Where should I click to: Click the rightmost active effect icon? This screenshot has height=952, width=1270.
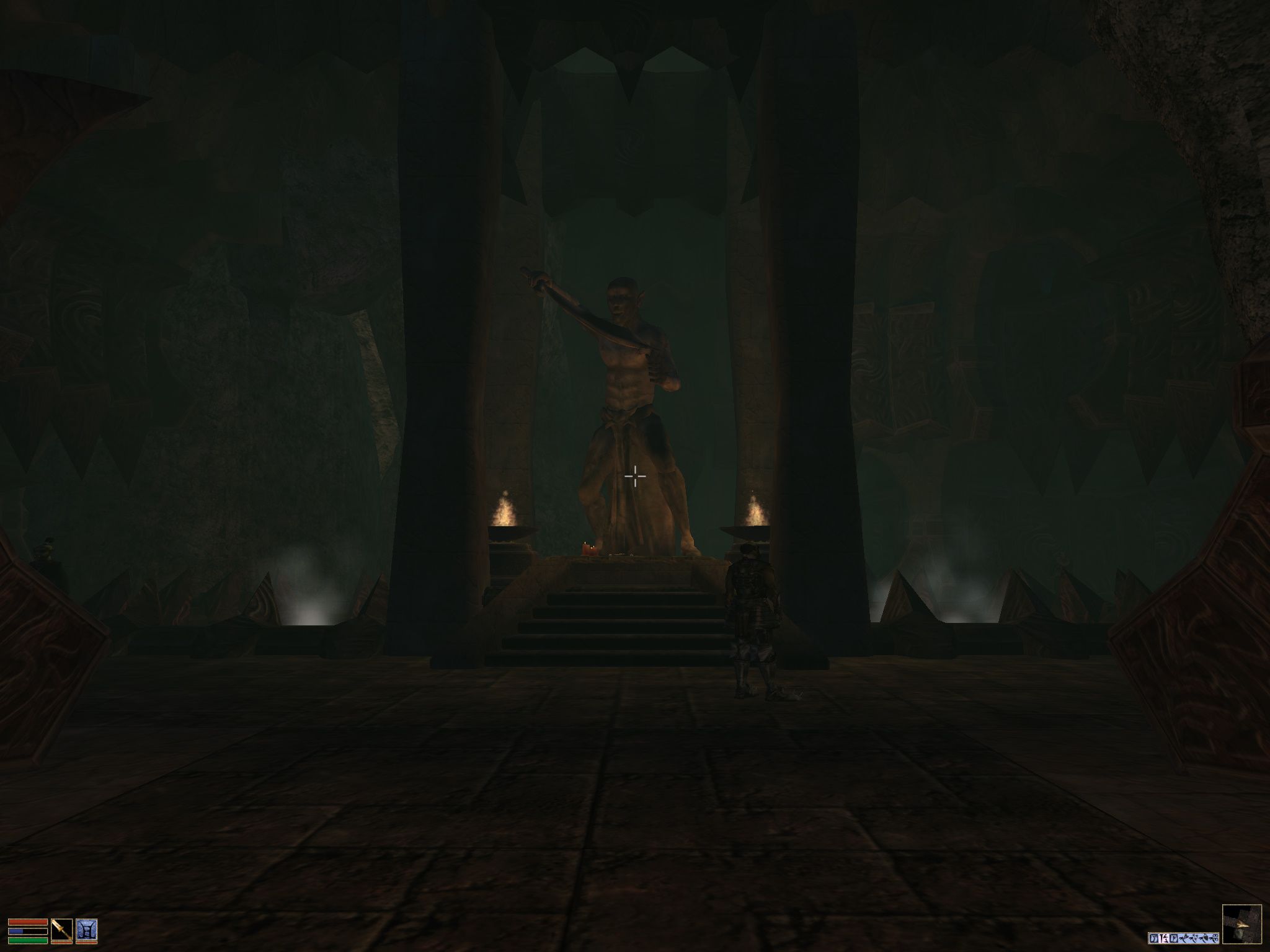tap(1215, 937)
